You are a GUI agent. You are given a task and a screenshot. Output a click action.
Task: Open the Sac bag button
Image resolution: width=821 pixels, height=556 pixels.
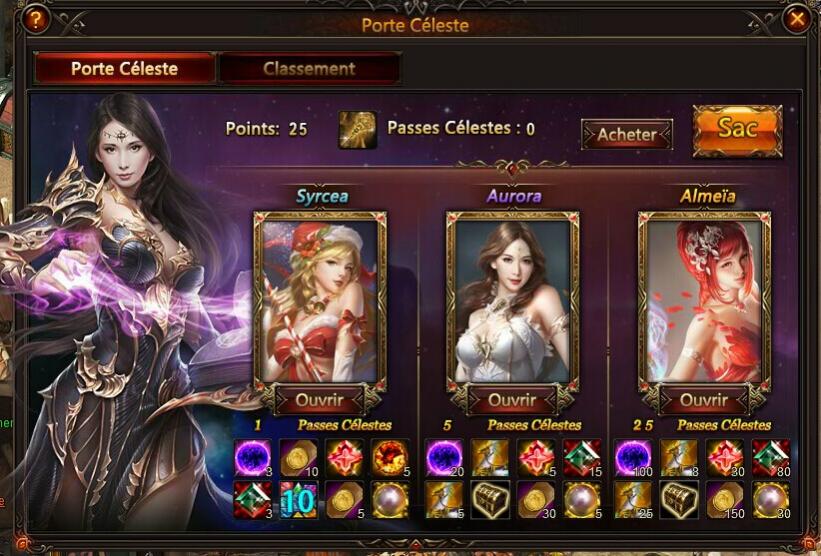(x=737, y=130)
